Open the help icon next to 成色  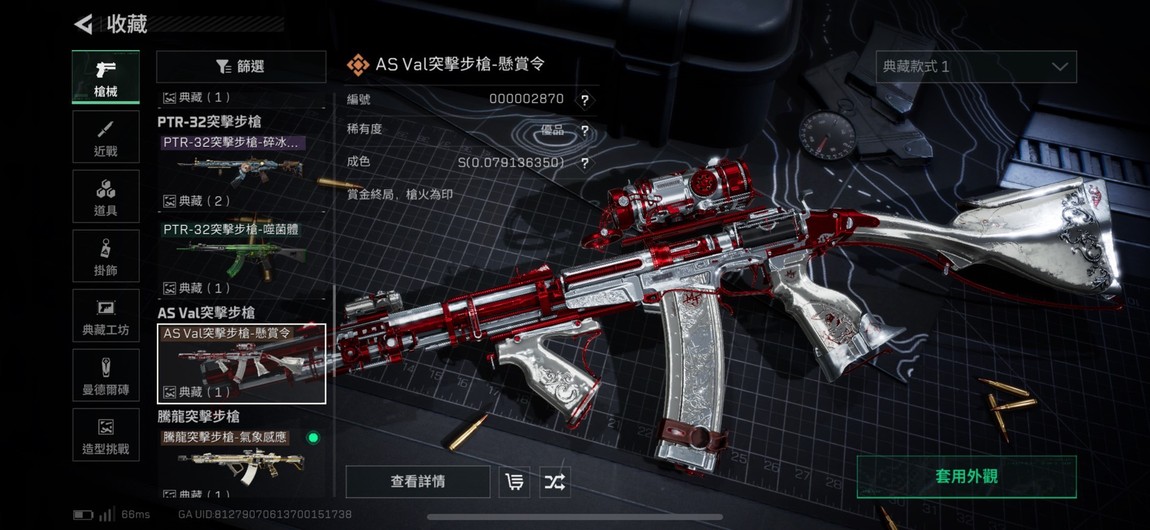coord(585,163)
